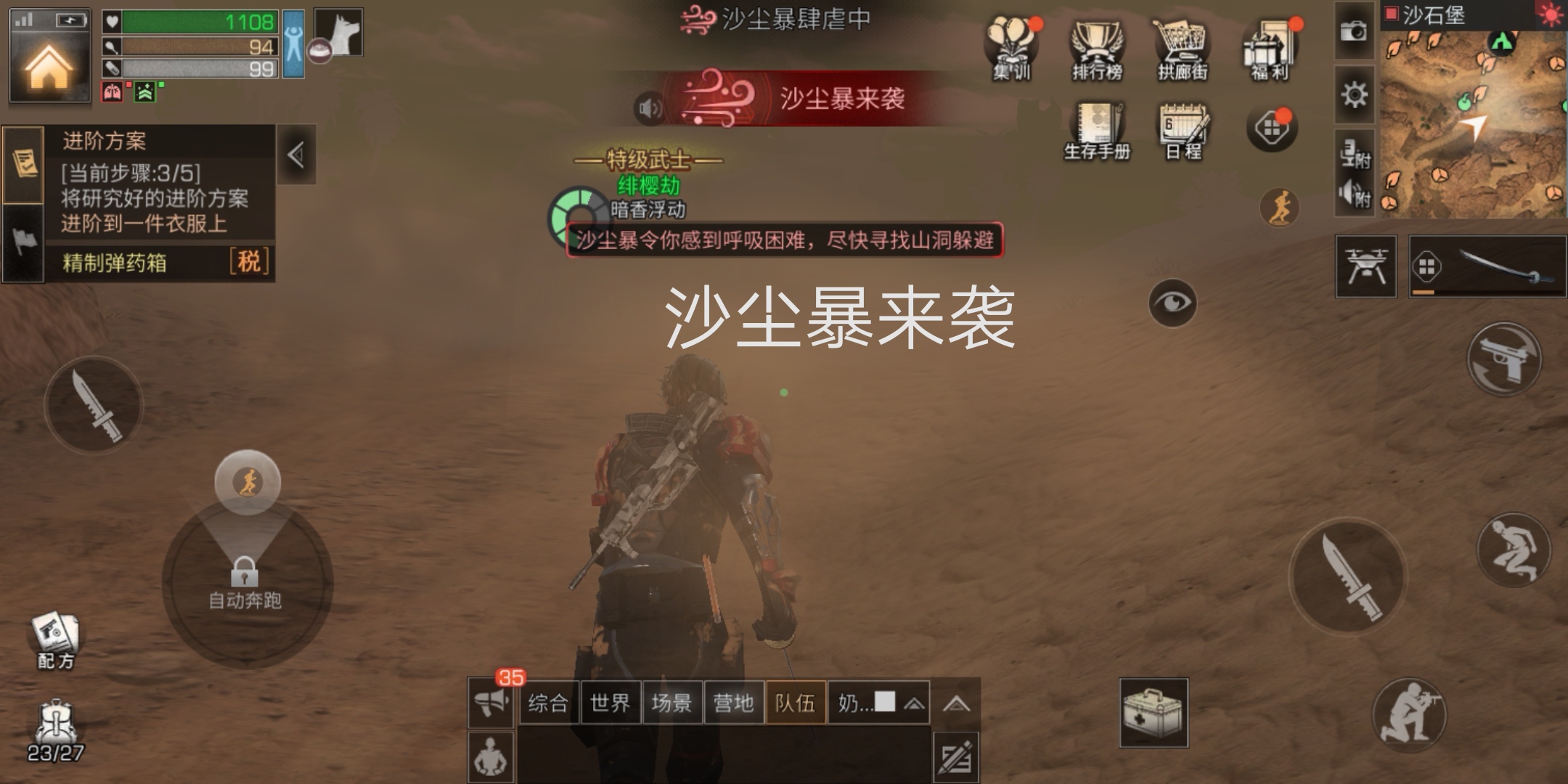Screen dimensions: 1568x784
Task: Check the green health bar showing 1108
Action: 189,22
